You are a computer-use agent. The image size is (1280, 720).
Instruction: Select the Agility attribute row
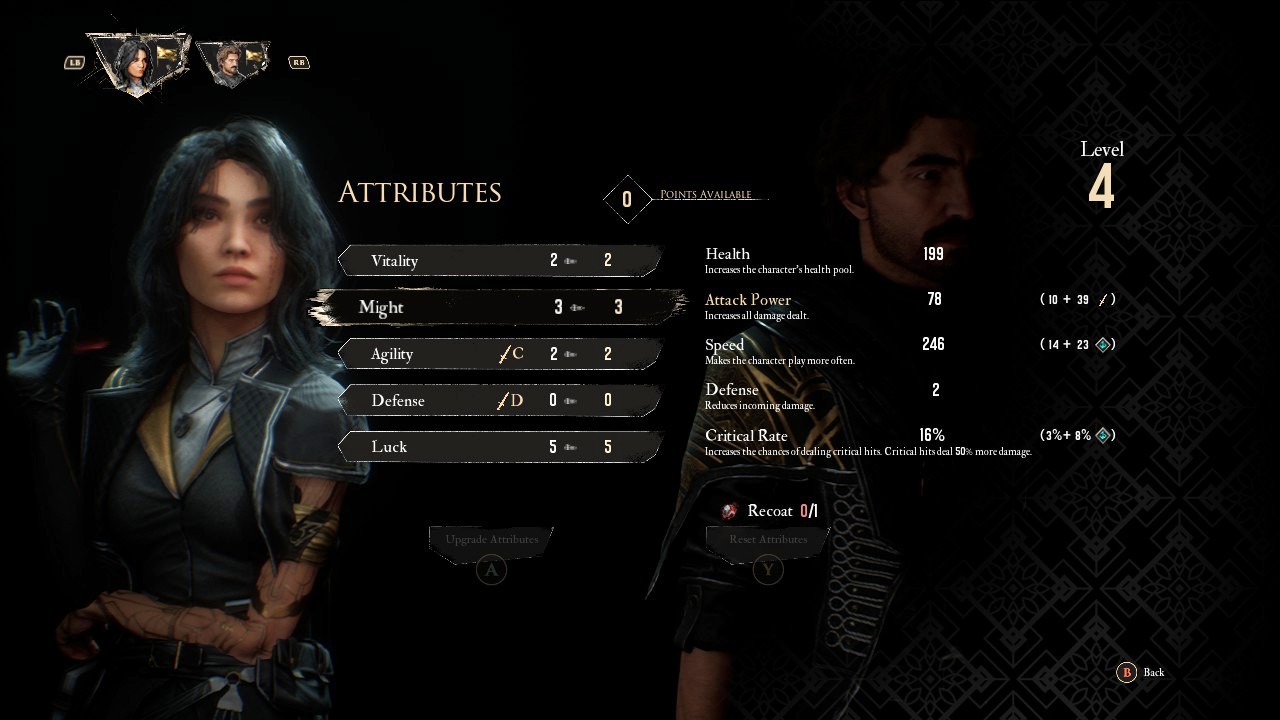pos(500,354)
